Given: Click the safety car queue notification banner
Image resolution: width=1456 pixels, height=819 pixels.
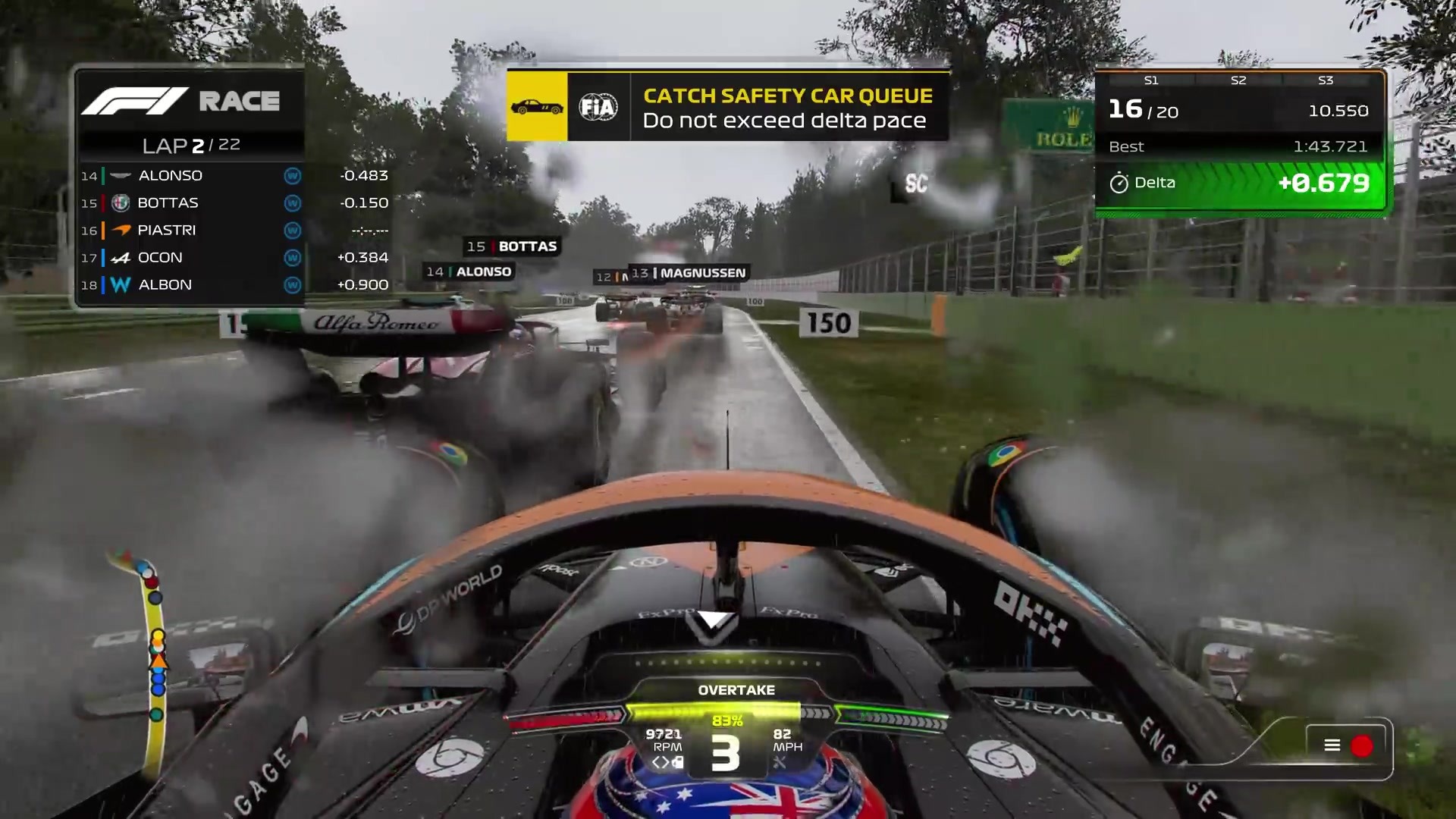Looking at the screenshot, I should (728, 107).
